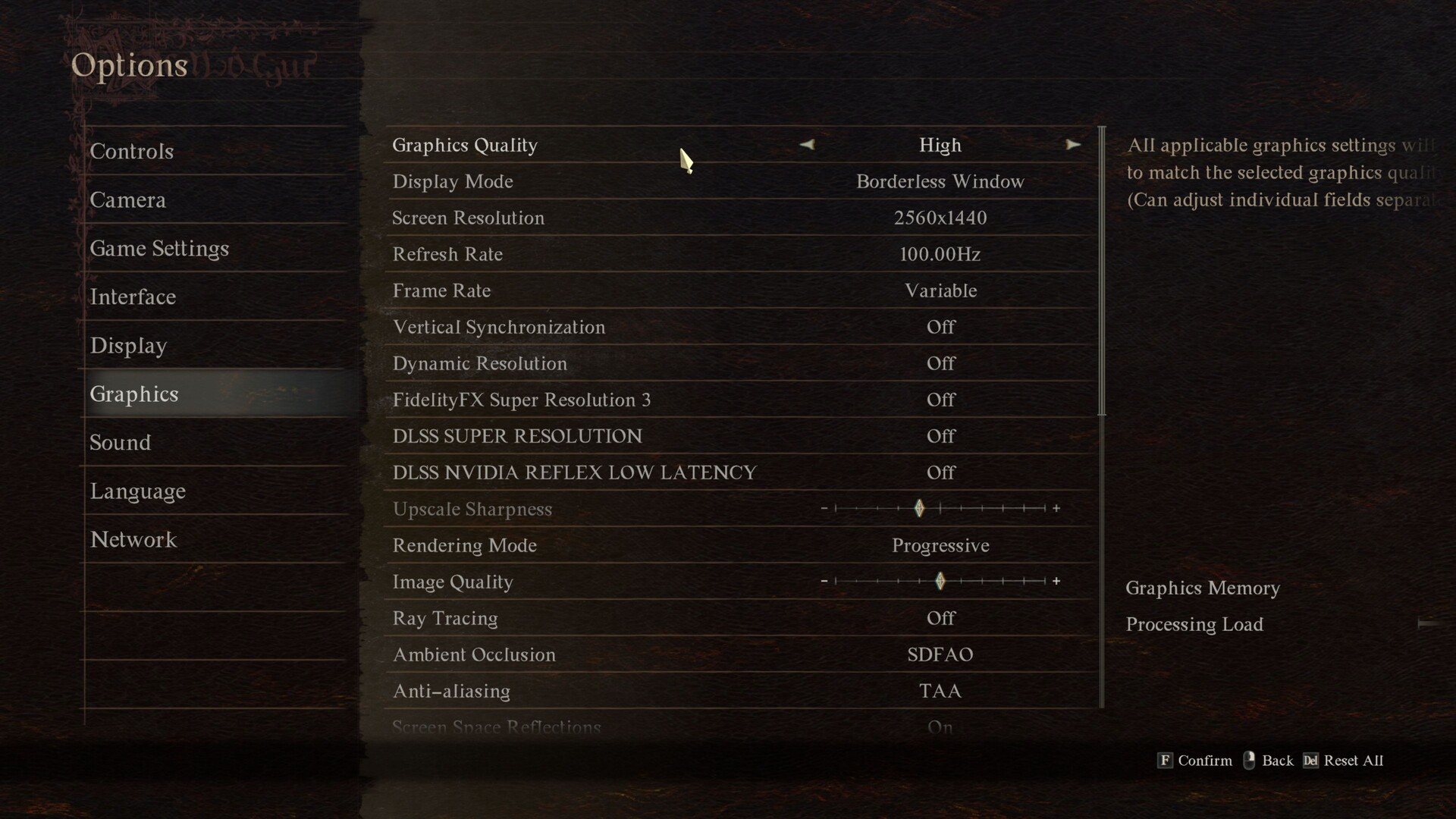Open the Controls settings section
The height and width of the screenshot is (819, 1456).
point(132,152)
